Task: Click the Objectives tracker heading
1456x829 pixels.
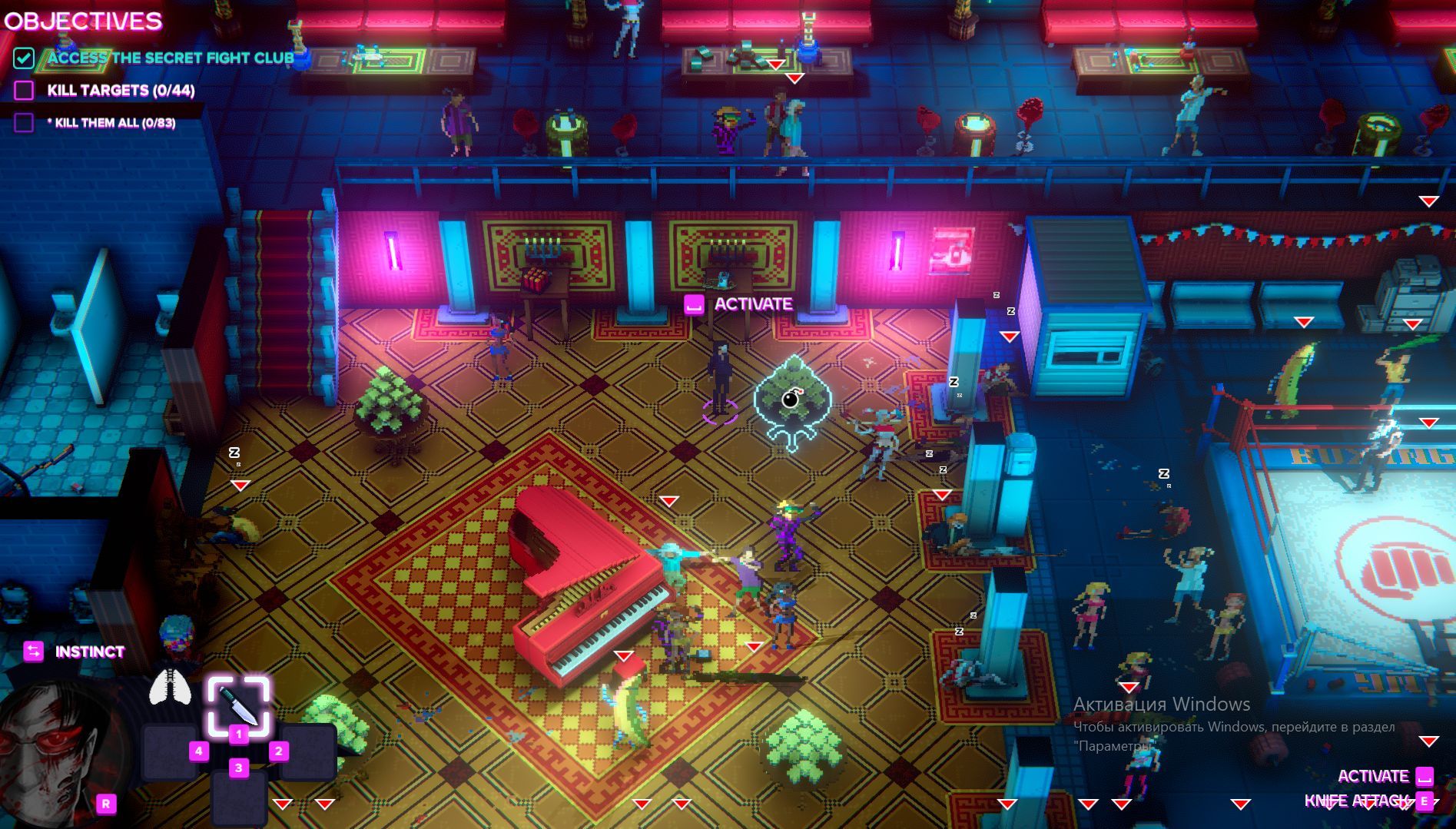Action: coord(83,21)
